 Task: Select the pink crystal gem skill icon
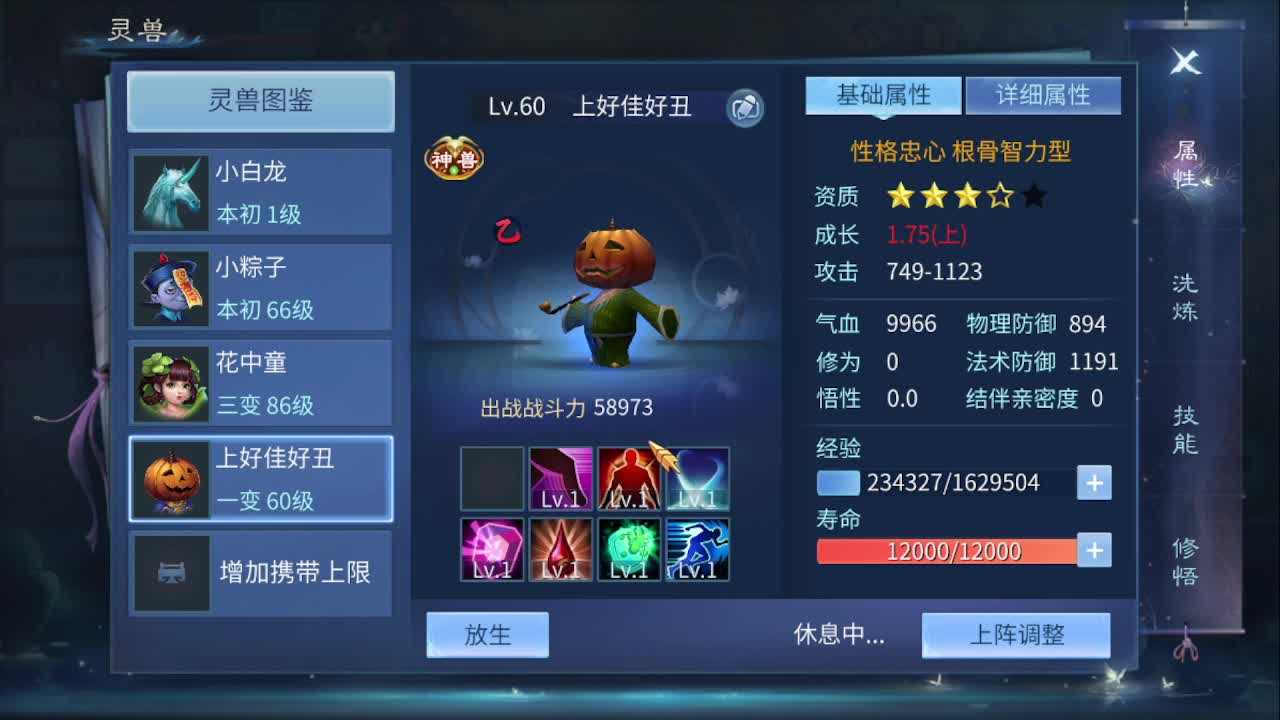[492, 547]
